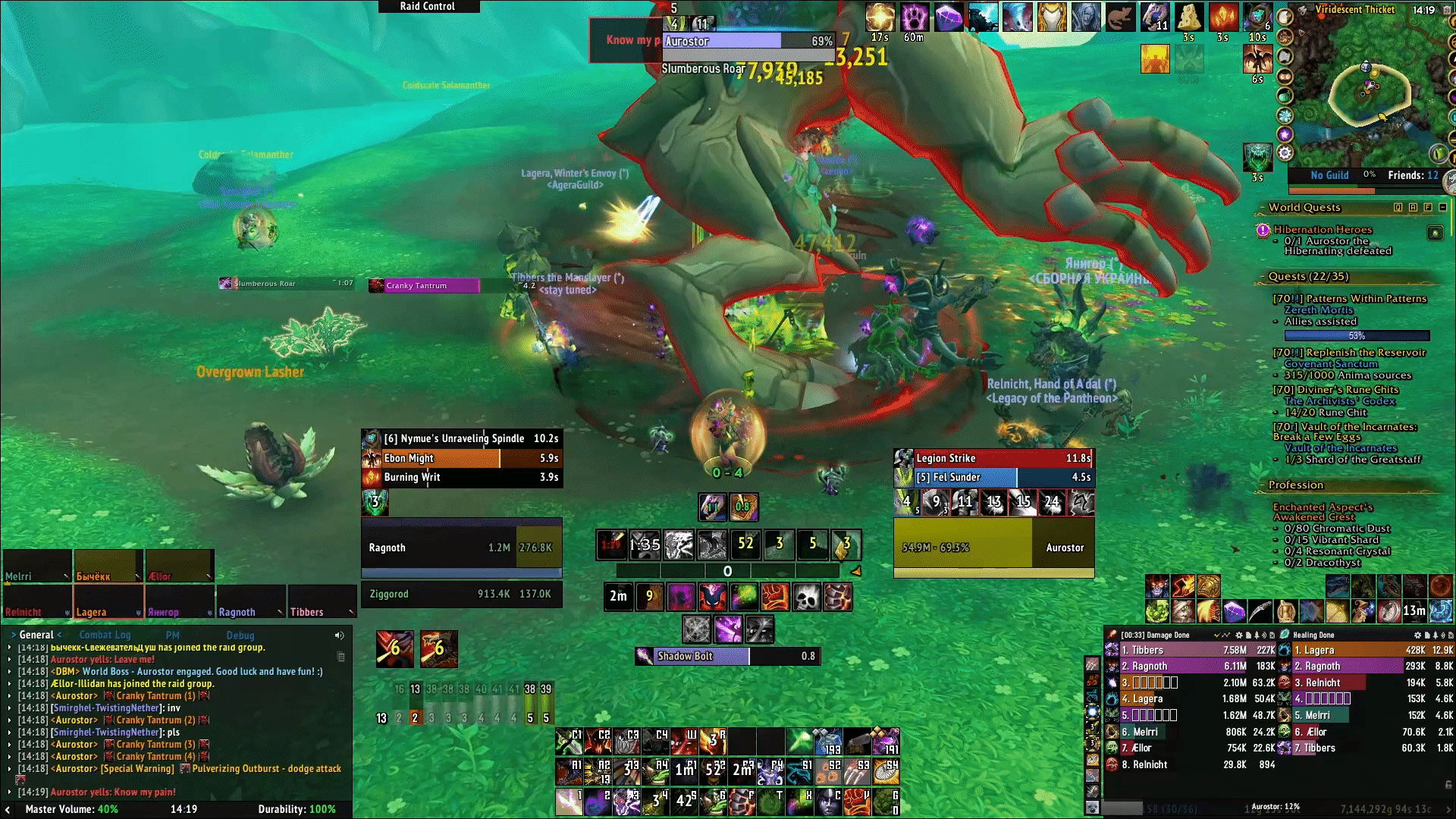Click the Ragnoth player unit frame
The image size is (1456, 819).
pyautogui.click(x=461, y=548)
